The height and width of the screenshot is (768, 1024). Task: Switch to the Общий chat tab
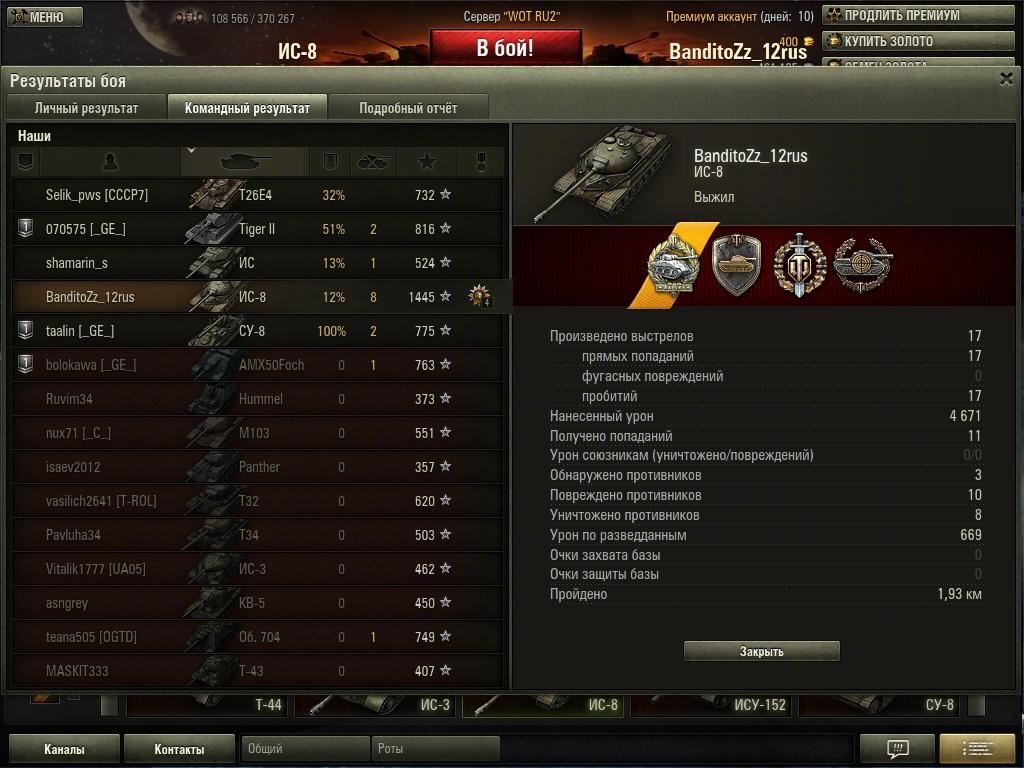305,749
